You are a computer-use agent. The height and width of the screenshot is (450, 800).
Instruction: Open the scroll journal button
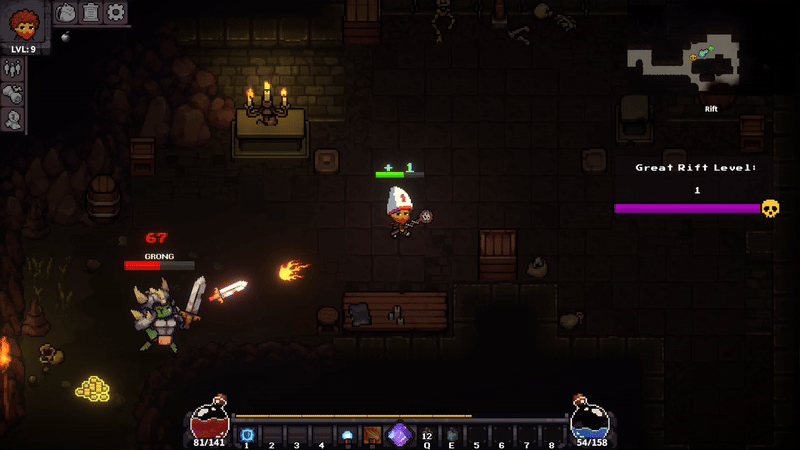coord(91,12)
